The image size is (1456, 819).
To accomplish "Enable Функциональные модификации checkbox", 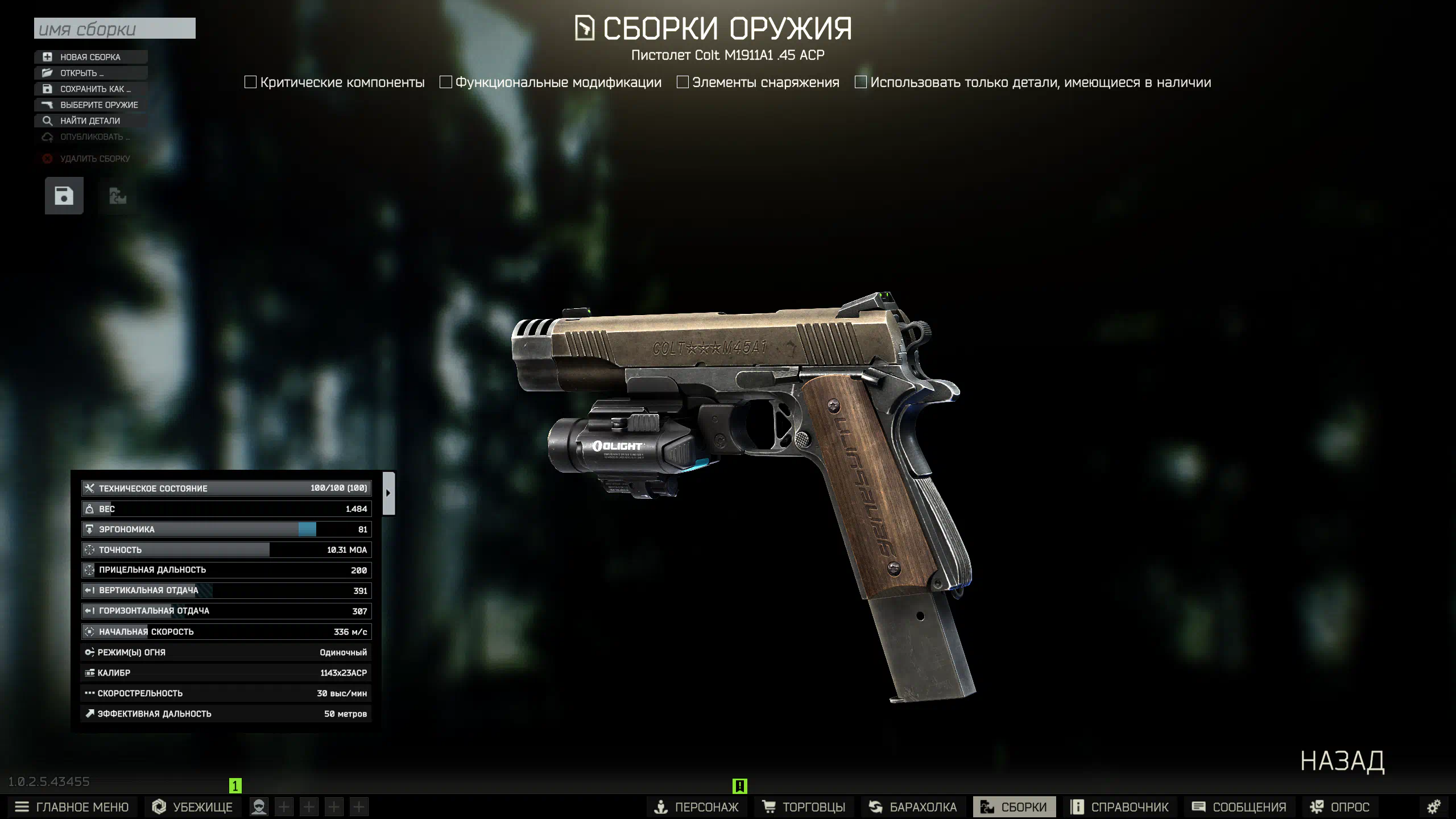I will point(446,82).
